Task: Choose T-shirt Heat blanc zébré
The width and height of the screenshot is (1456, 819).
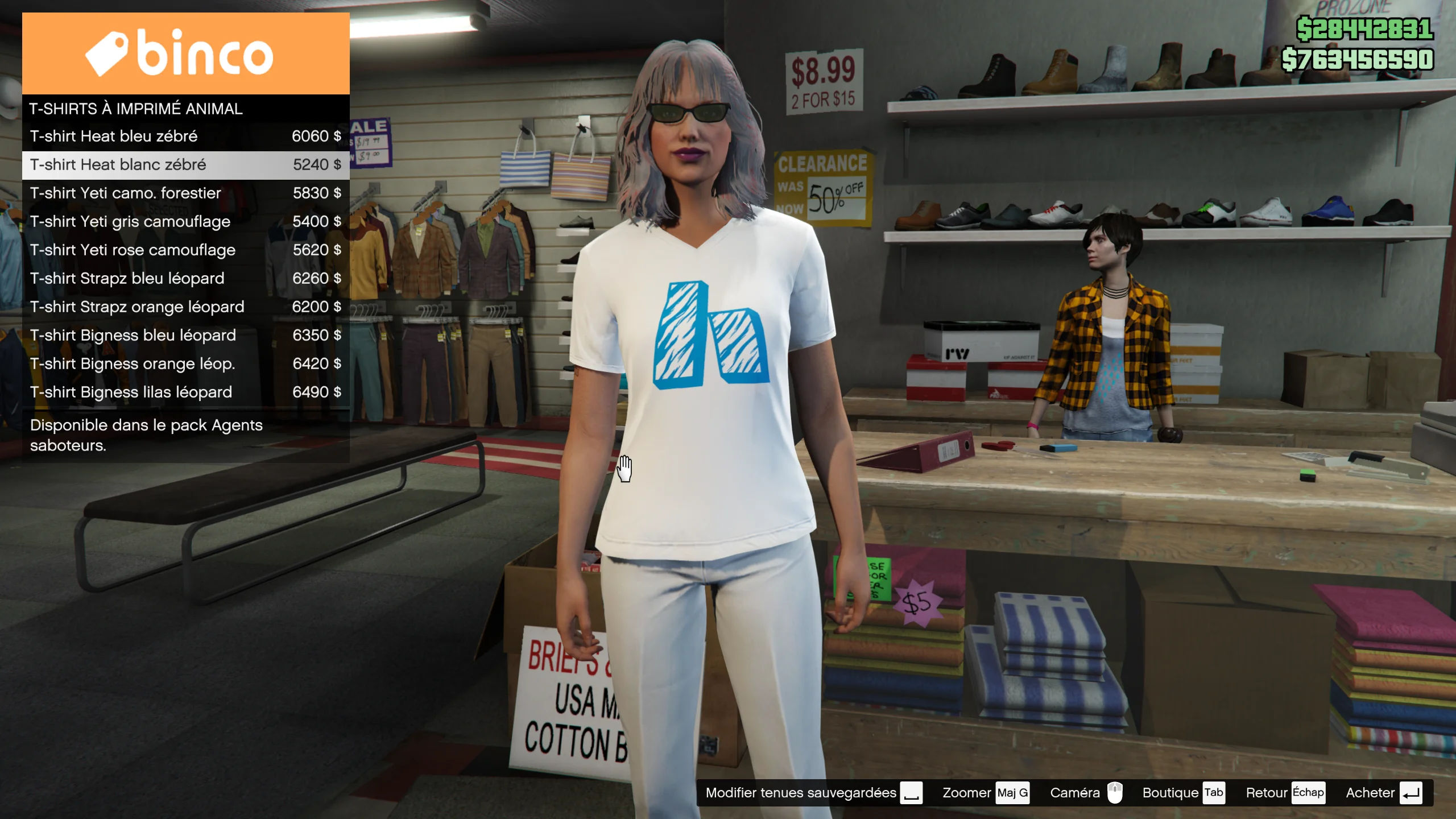Action: click(185, 165)
